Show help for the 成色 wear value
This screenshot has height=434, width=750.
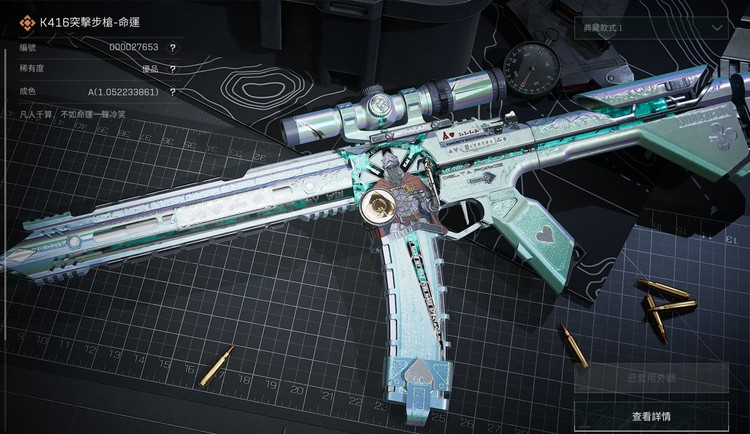[x=173, y=91]
